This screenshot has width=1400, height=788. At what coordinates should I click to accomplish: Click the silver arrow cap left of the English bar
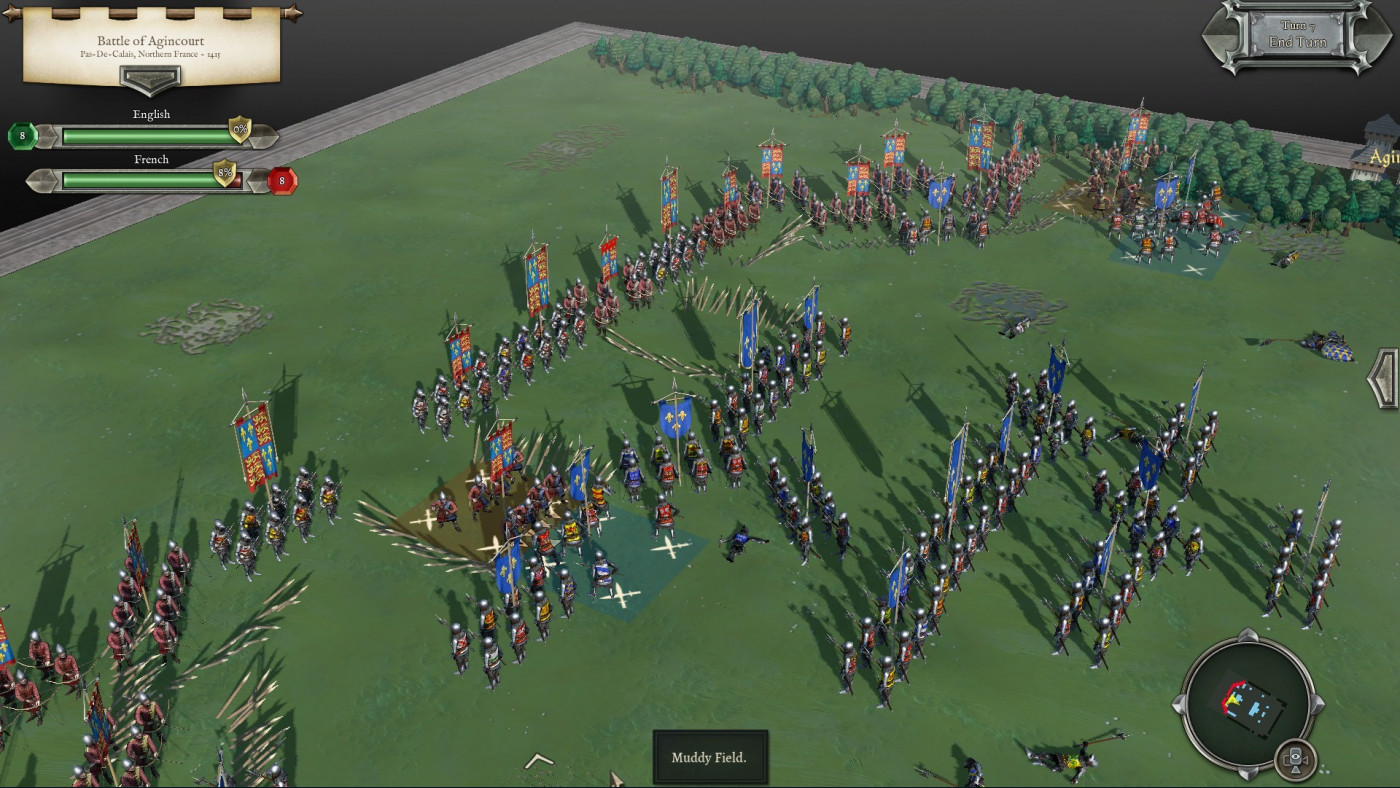coord(47,134)
